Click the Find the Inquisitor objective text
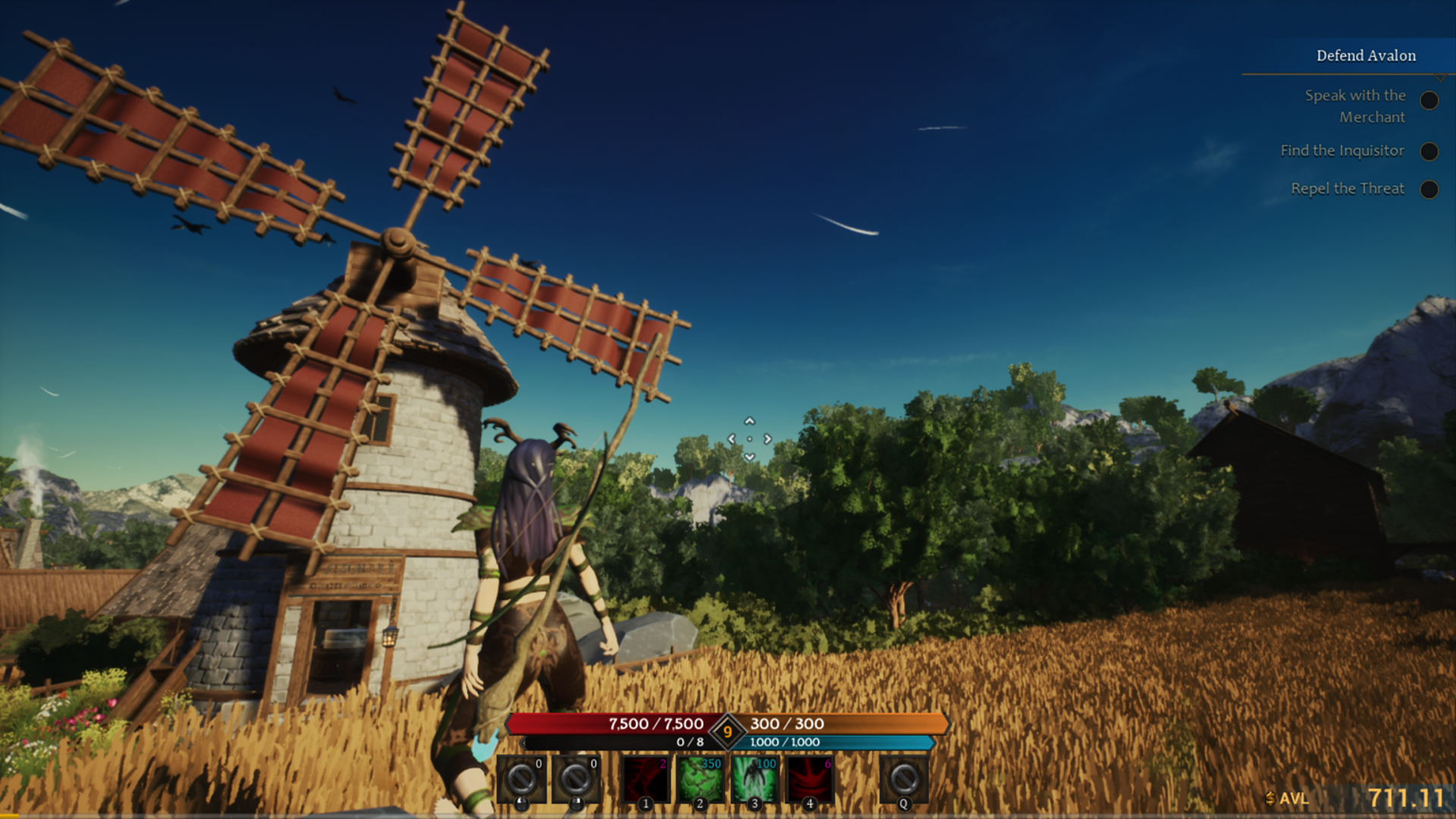Viewport: 1456px width, 819px height. click(x=1344, y=151)
